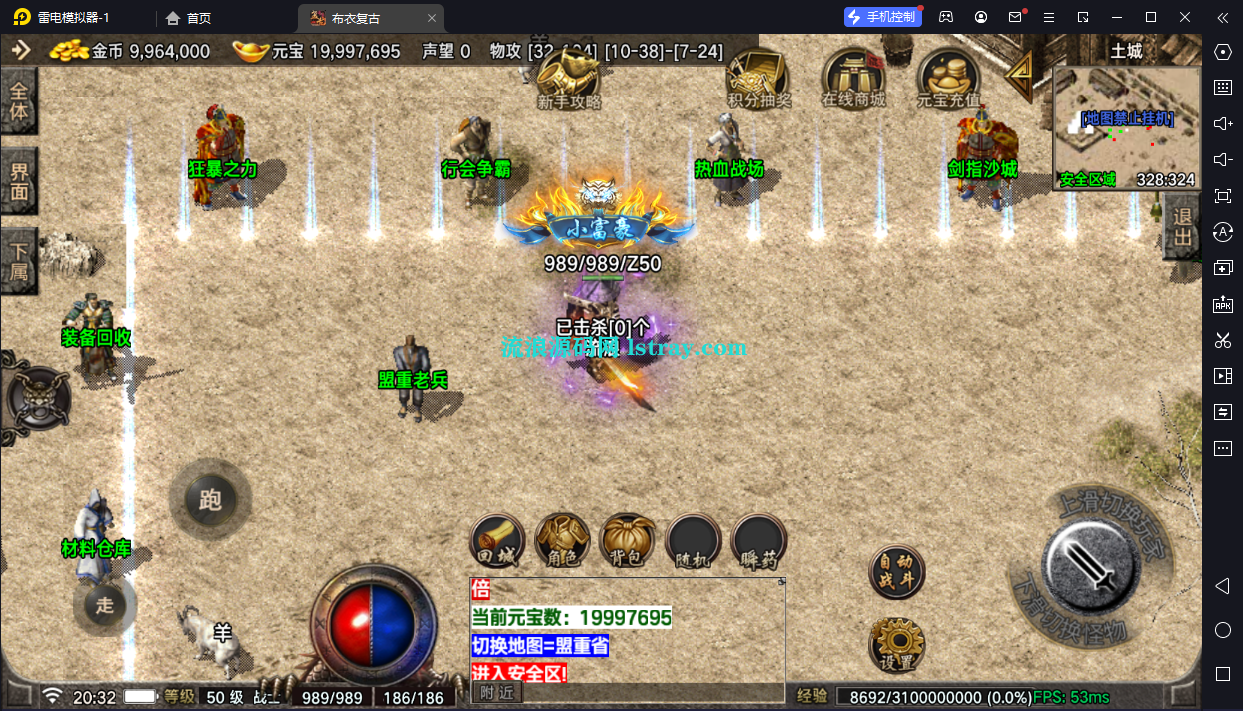The image size is (1243, 711).
Task: Open the 元宝充值 recharge menu
Action: point(948,77)
